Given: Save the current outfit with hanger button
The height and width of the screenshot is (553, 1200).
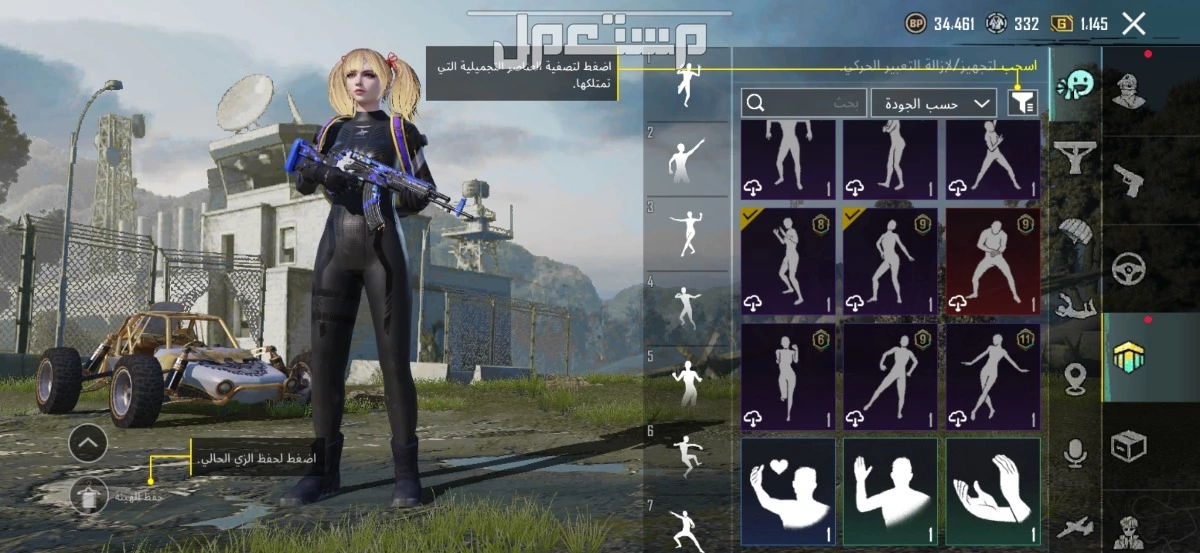Looking at the screenshot, I should [89, 493].
